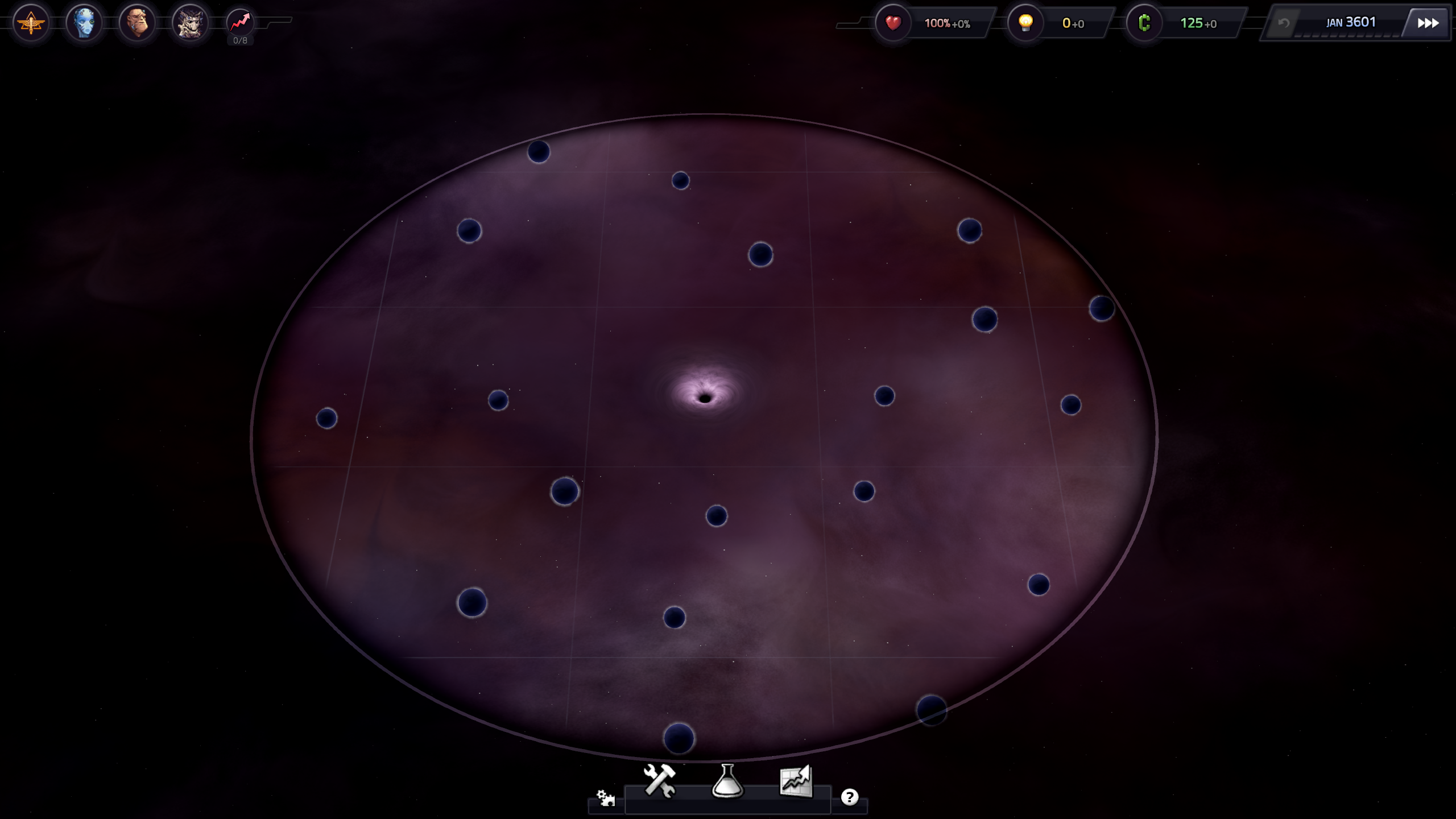Open the red rising-graph icon
The height and width of the screenshot is (819, 1456).
tap(240, 23)
